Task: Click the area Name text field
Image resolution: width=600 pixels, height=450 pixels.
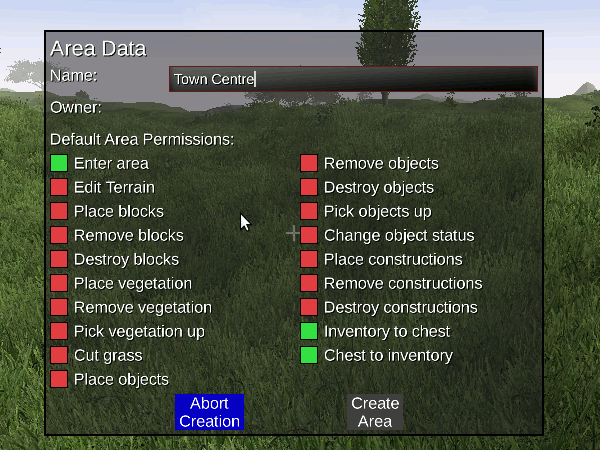Action: (x=353, y=79)
